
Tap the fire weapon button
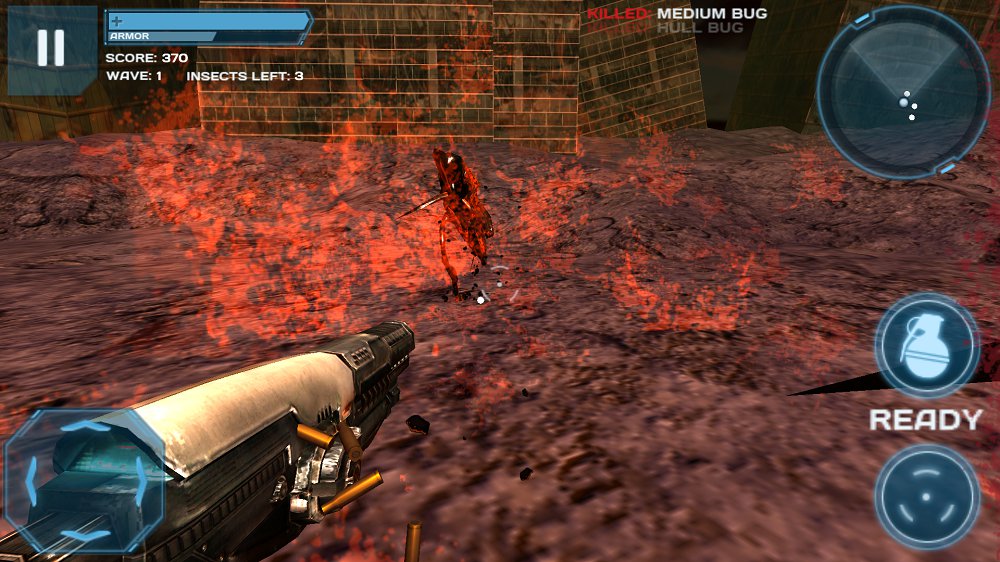(x=926, y=496)
